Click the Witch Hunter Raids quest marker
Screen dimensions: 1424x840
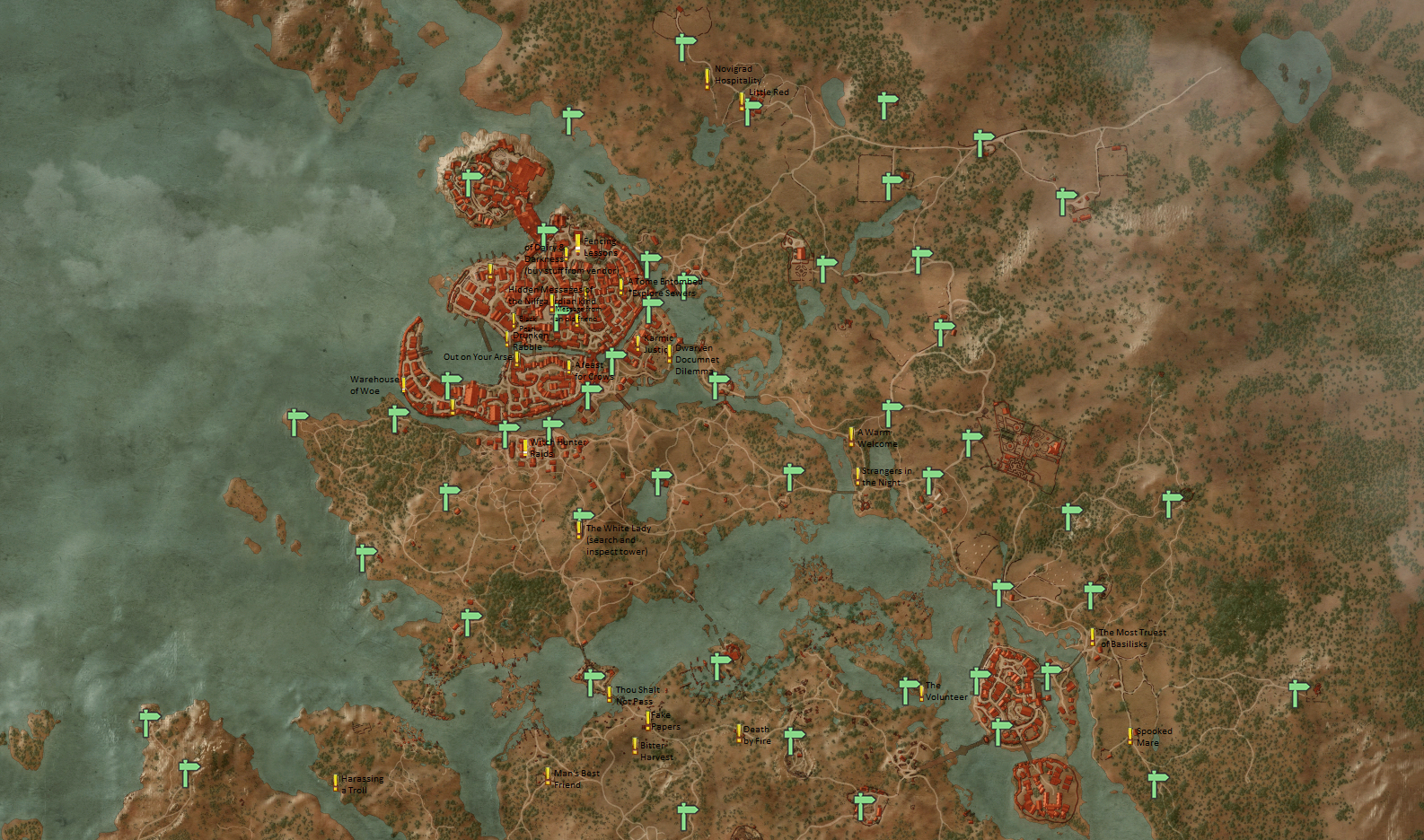tap(524, 449)
